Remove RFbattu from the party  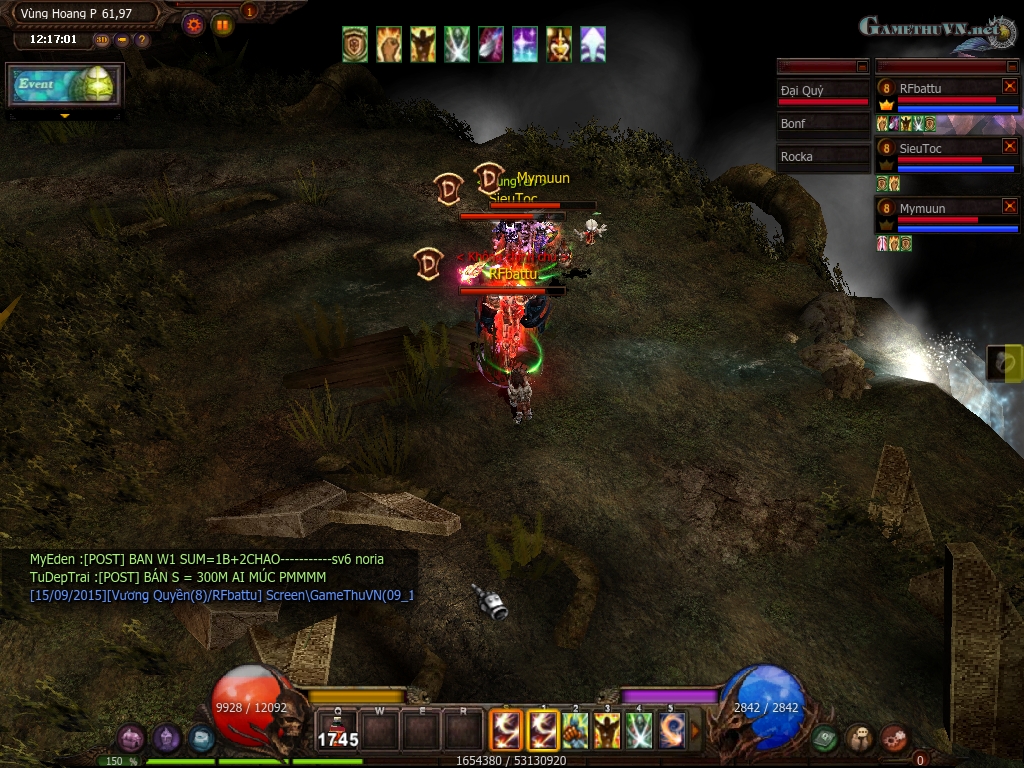[1009, 87]
